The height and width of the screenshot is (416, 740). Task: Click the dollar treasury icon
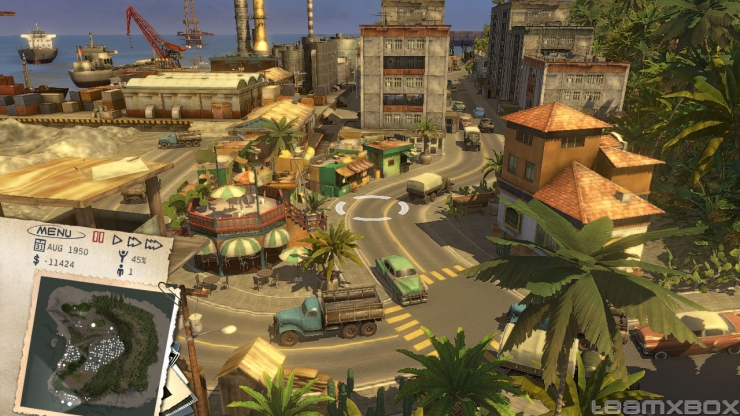coord(37,260)
